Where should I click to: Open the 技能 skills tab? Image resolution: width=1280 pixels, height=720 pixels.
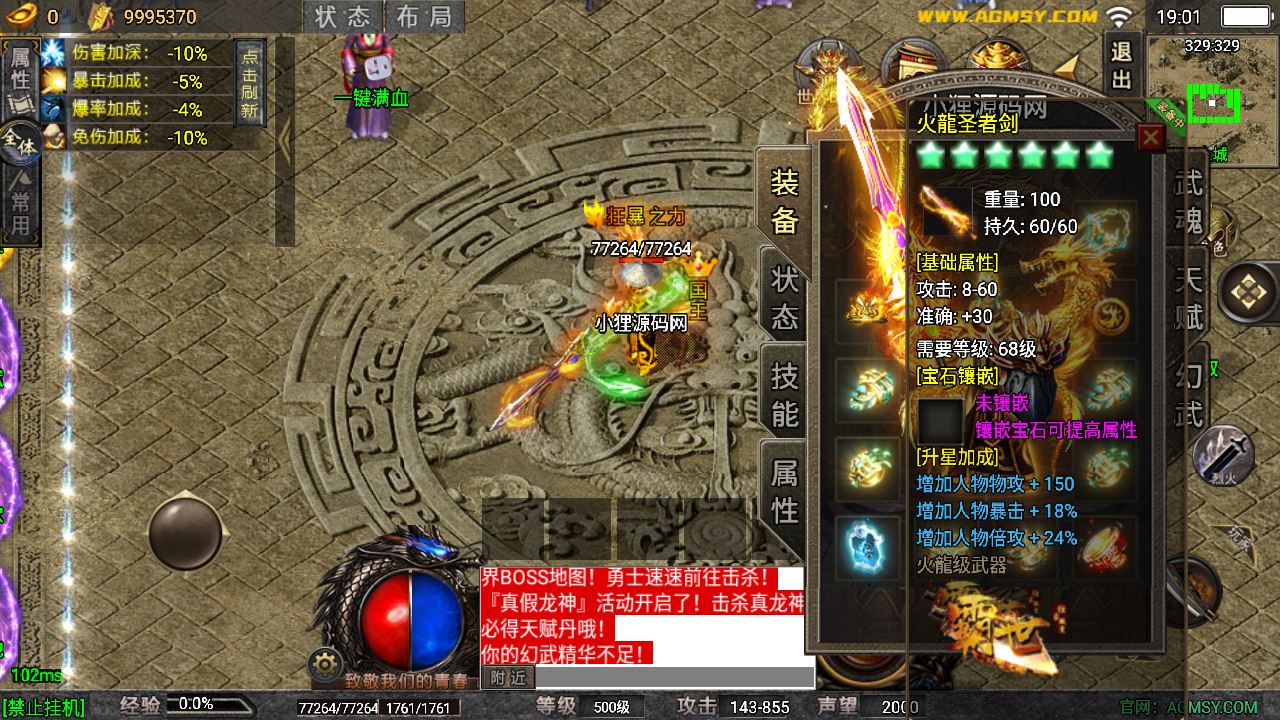coord(784,393)
